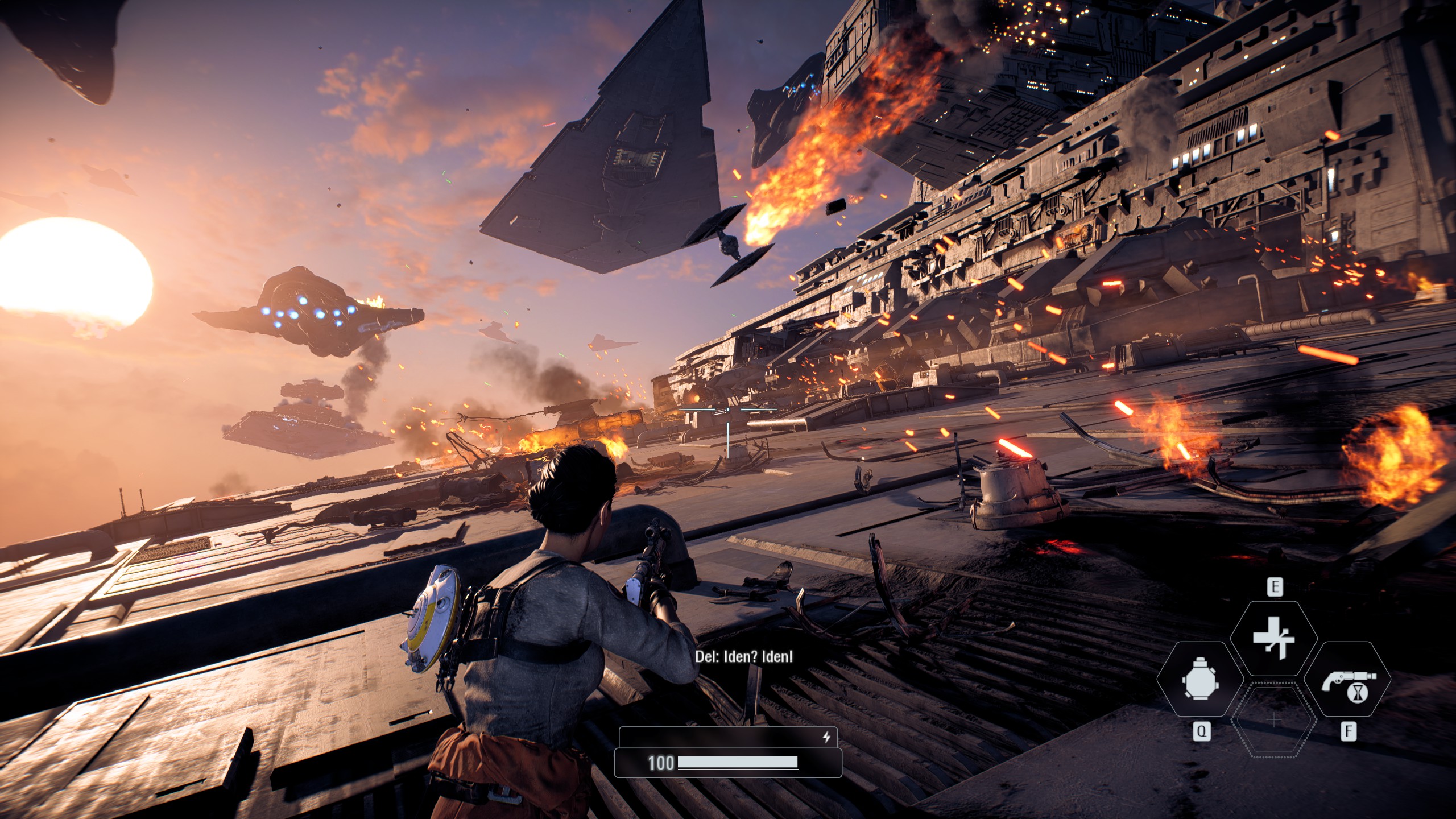Use the cross-shaped ability in the top hexagon

[x=1274, y=638]
